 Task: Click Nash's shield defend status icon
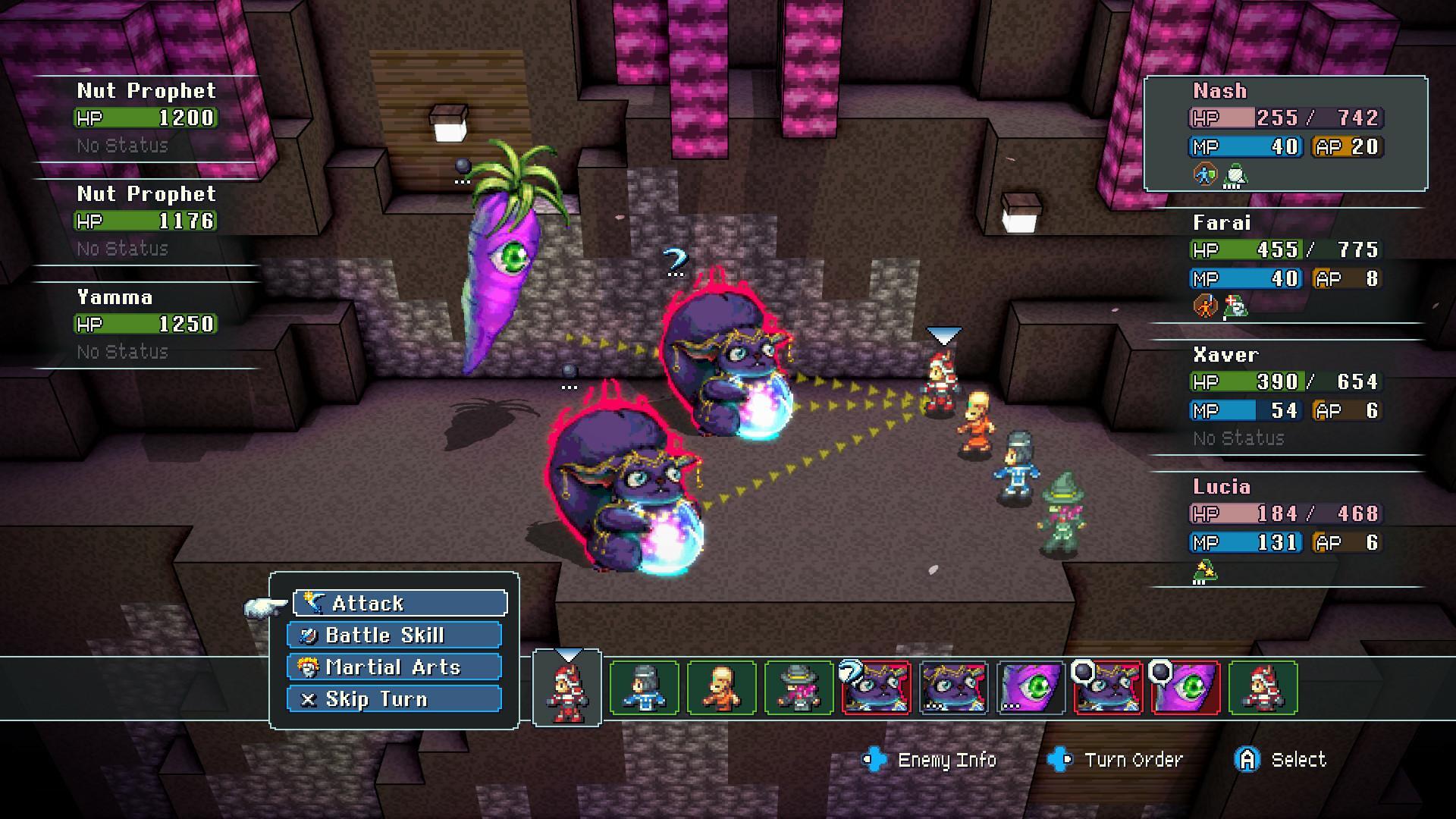coord(1205,173)
